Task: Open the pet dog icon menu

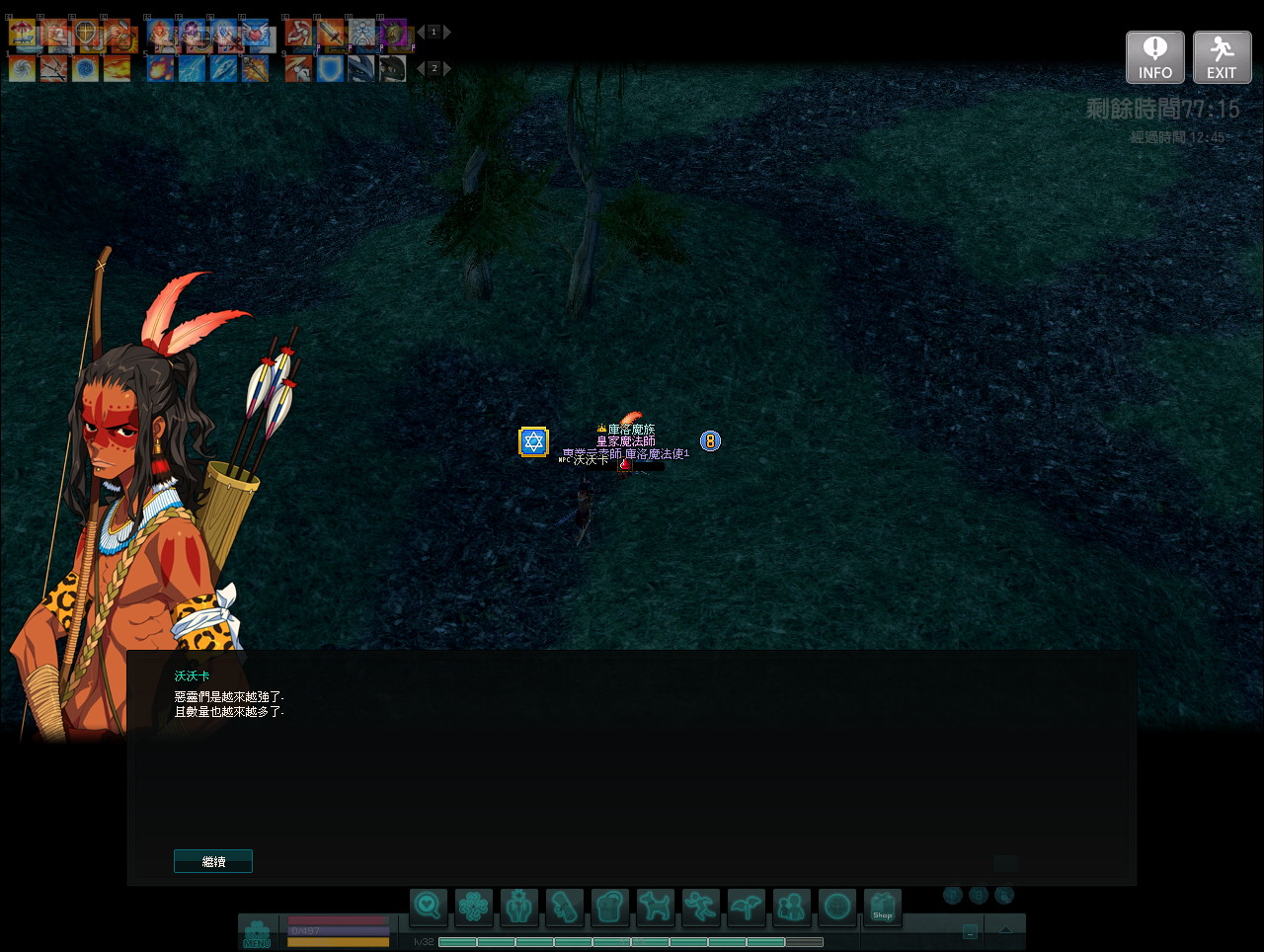Action: click(655, 906)
